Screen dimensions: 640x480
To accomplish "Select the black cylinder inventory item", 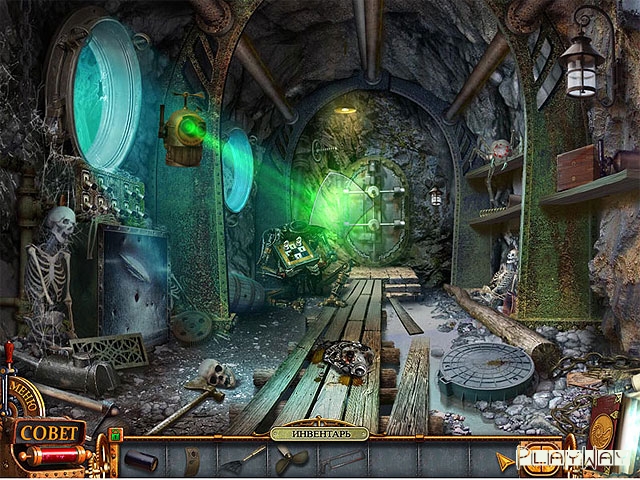I will coord(139,460).
